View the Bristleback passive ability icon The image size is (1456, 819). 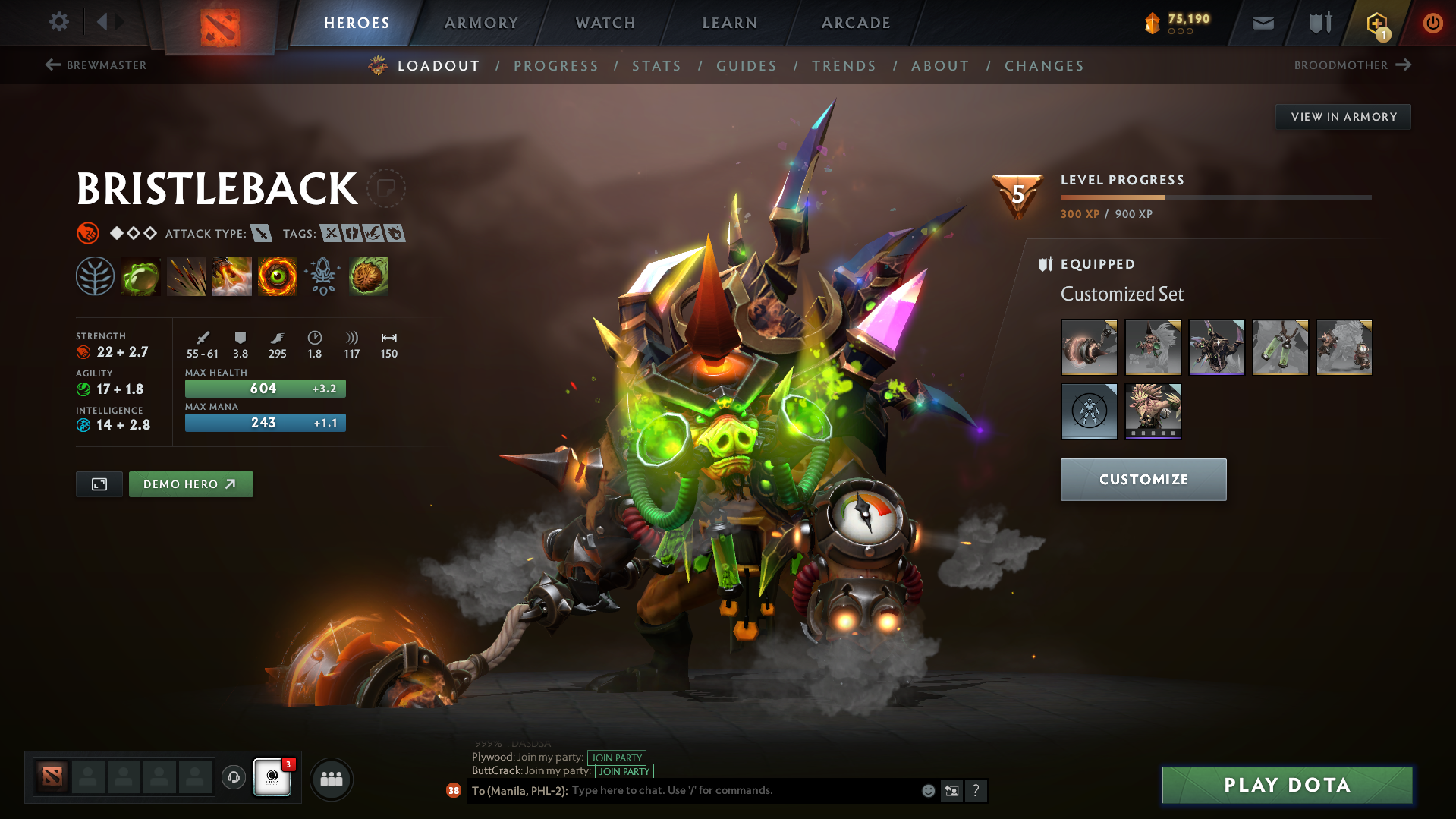coord(232,276)
